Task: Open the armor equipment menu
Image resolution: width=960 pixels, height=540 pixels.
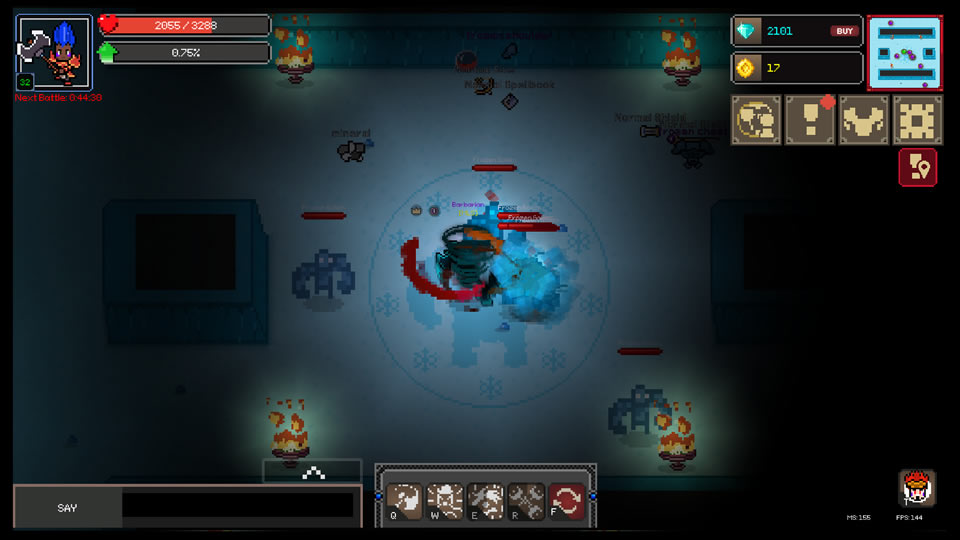Action: (863, 120)
